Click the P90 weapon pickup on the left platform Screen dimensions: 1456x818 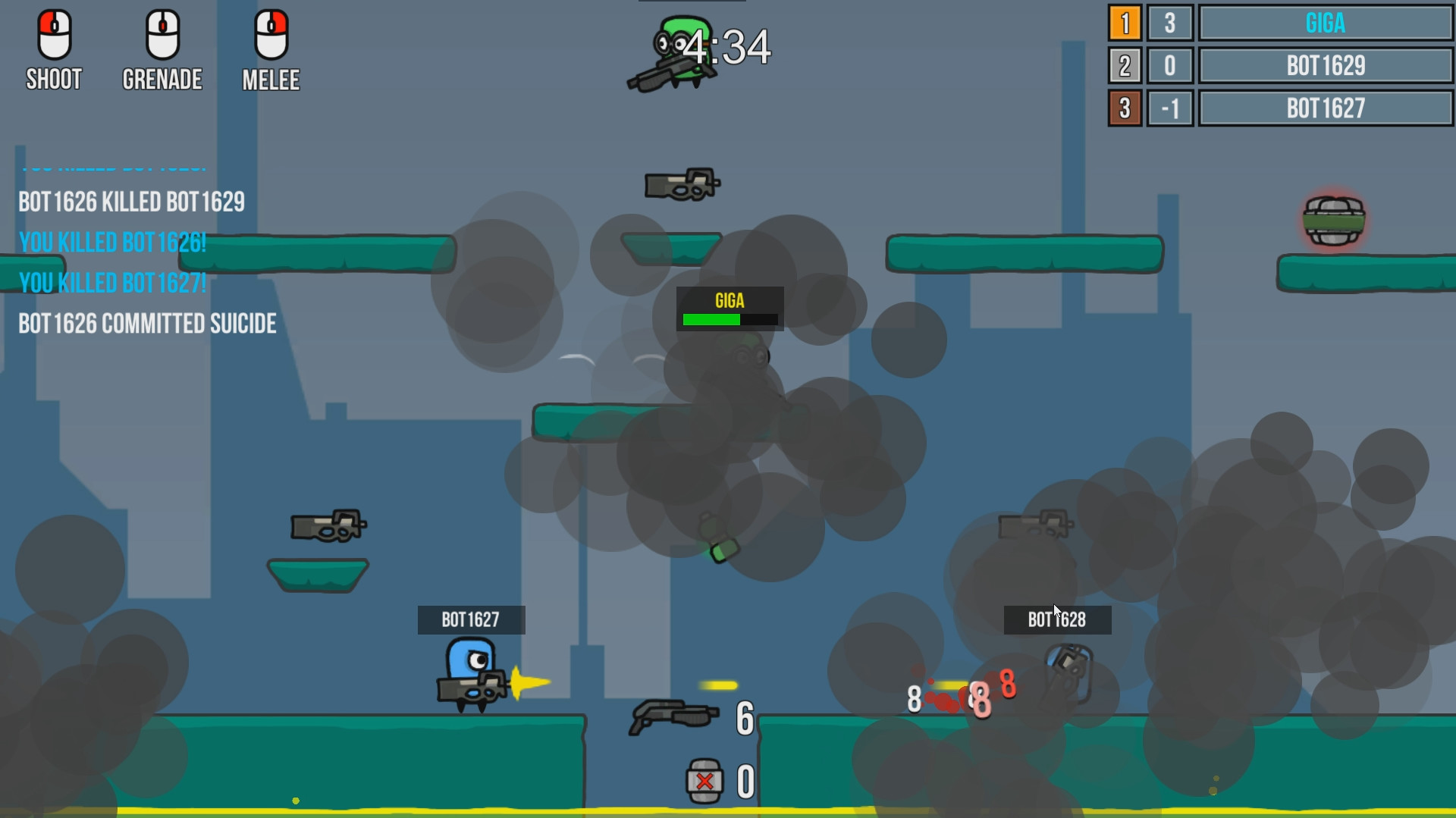pyautogui.click(x=328, y=527)
